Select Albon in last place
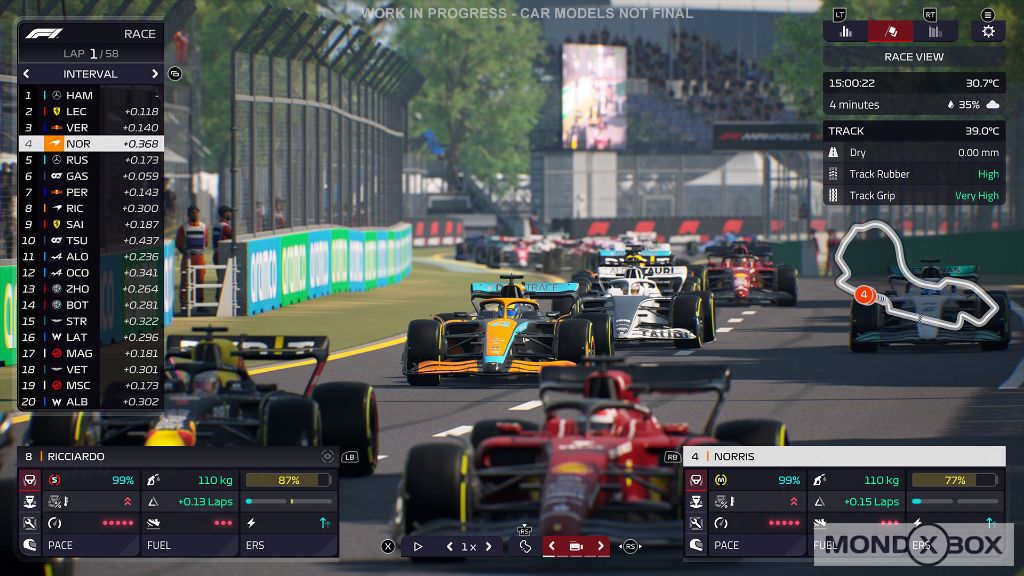This screenshot has width=1024, height=576. coord(90,402)
